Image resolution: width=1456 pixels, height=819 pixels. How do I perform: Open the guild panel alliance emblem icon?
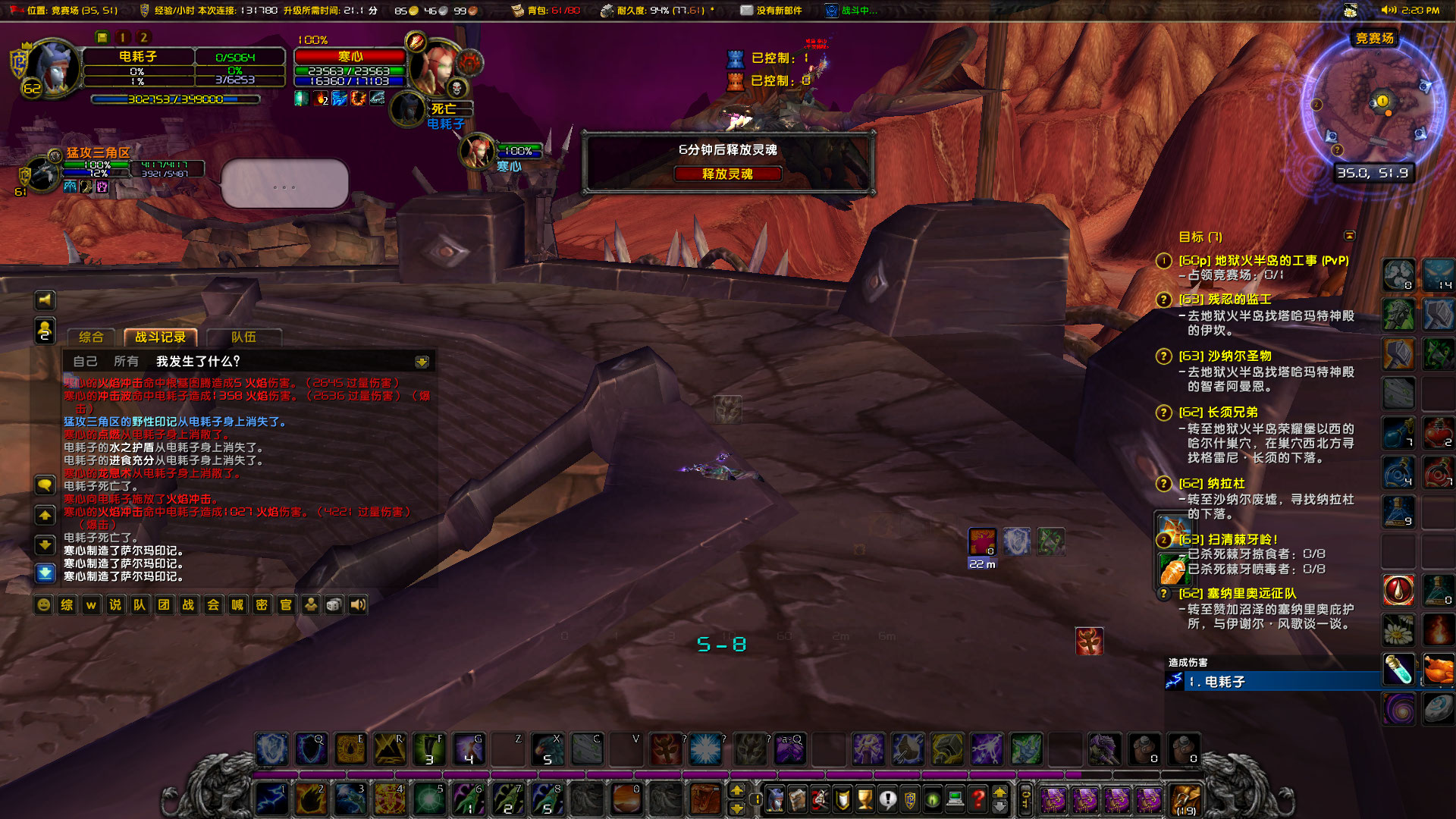point(910,798)
